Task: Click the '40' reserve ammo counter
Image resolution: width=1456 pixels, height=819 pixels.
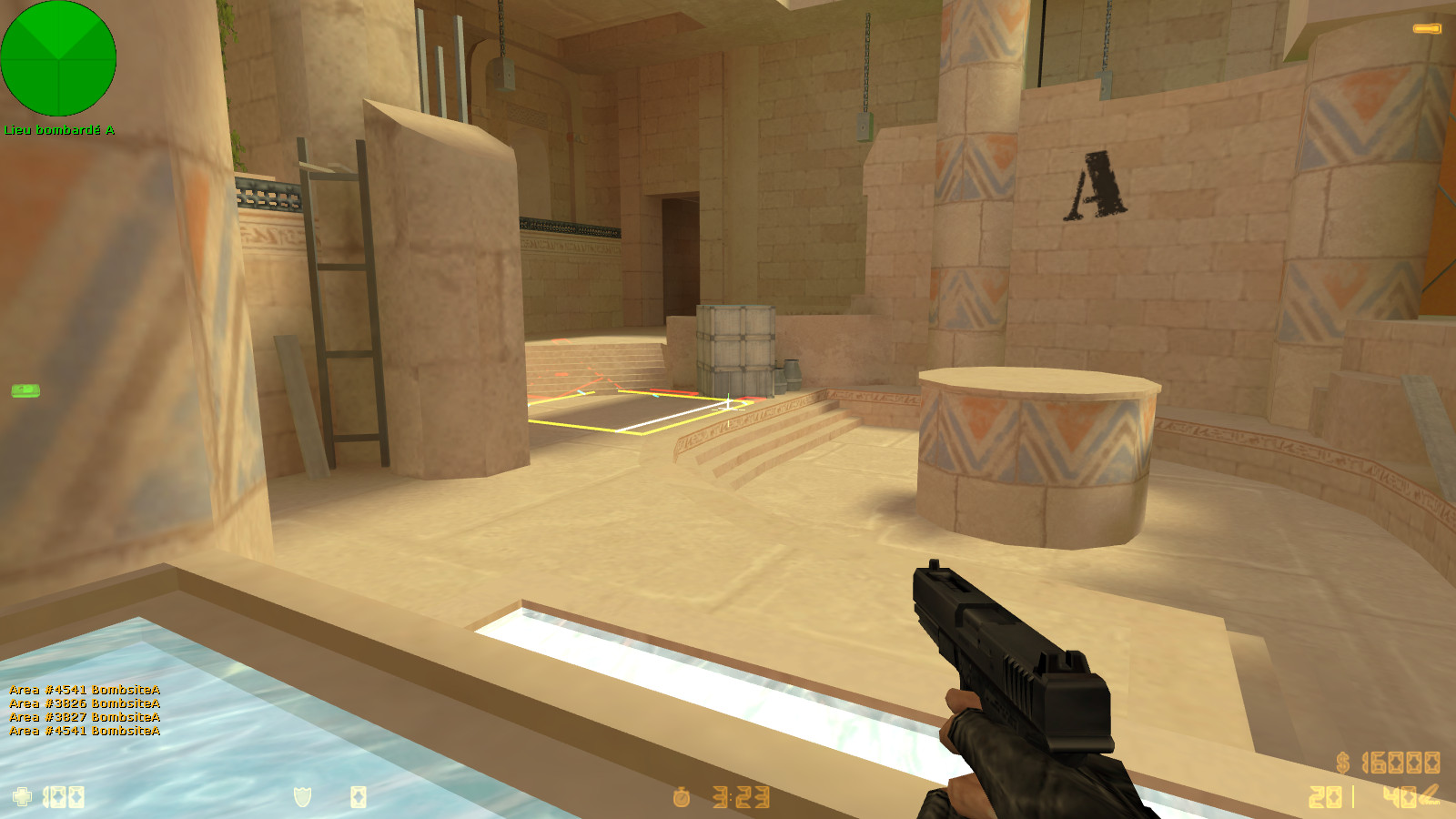Action: (x=1399, y=796)
